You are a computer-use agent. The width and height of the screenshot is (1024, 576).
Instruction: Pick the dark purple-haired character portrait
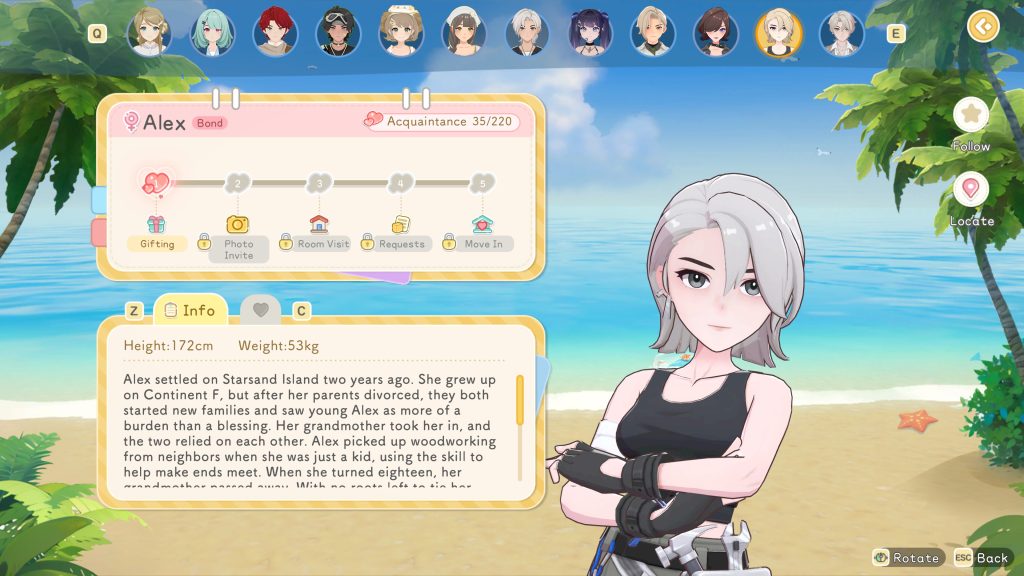(590, 32)
